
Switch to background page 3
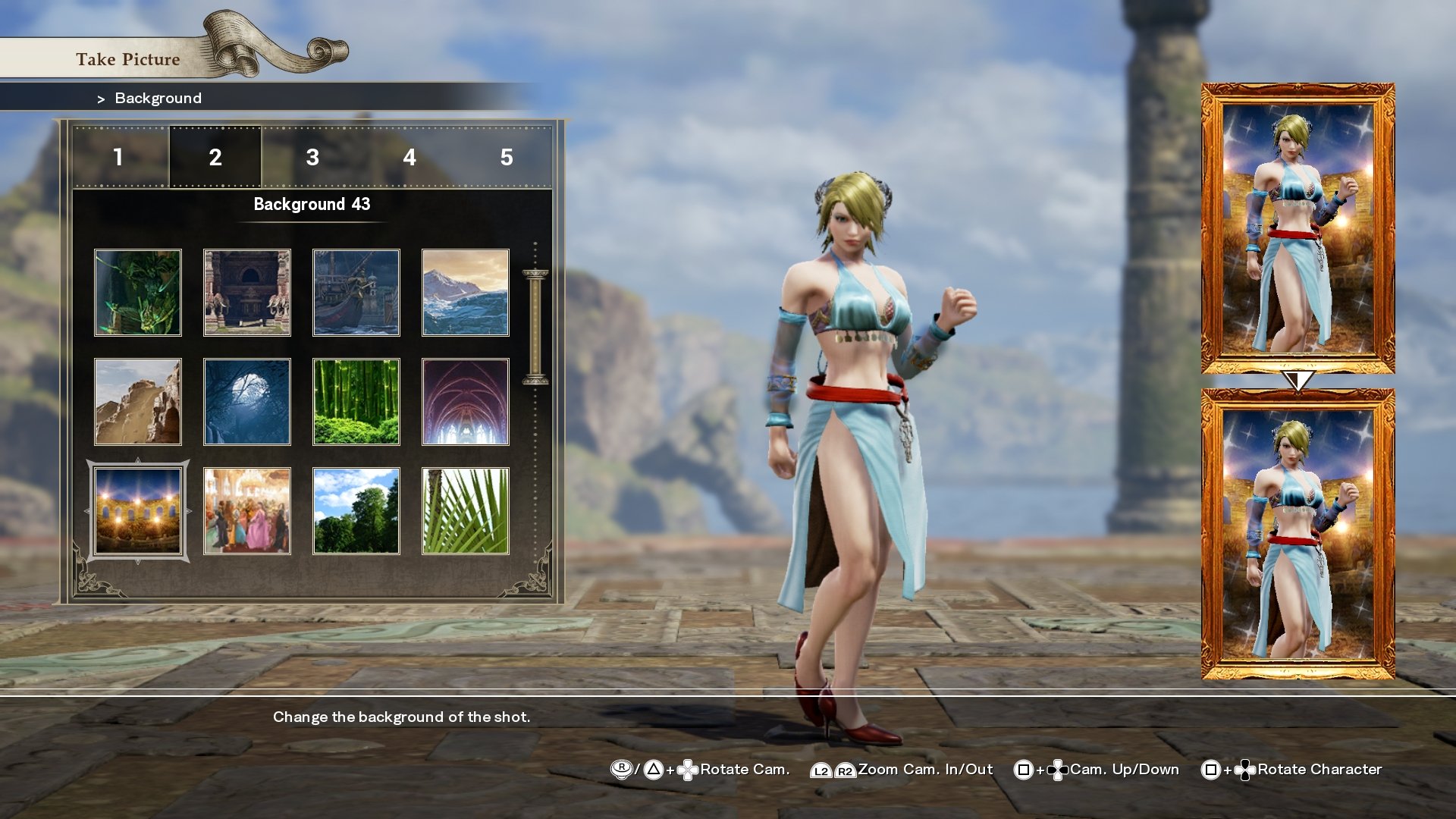coord(312,158)
